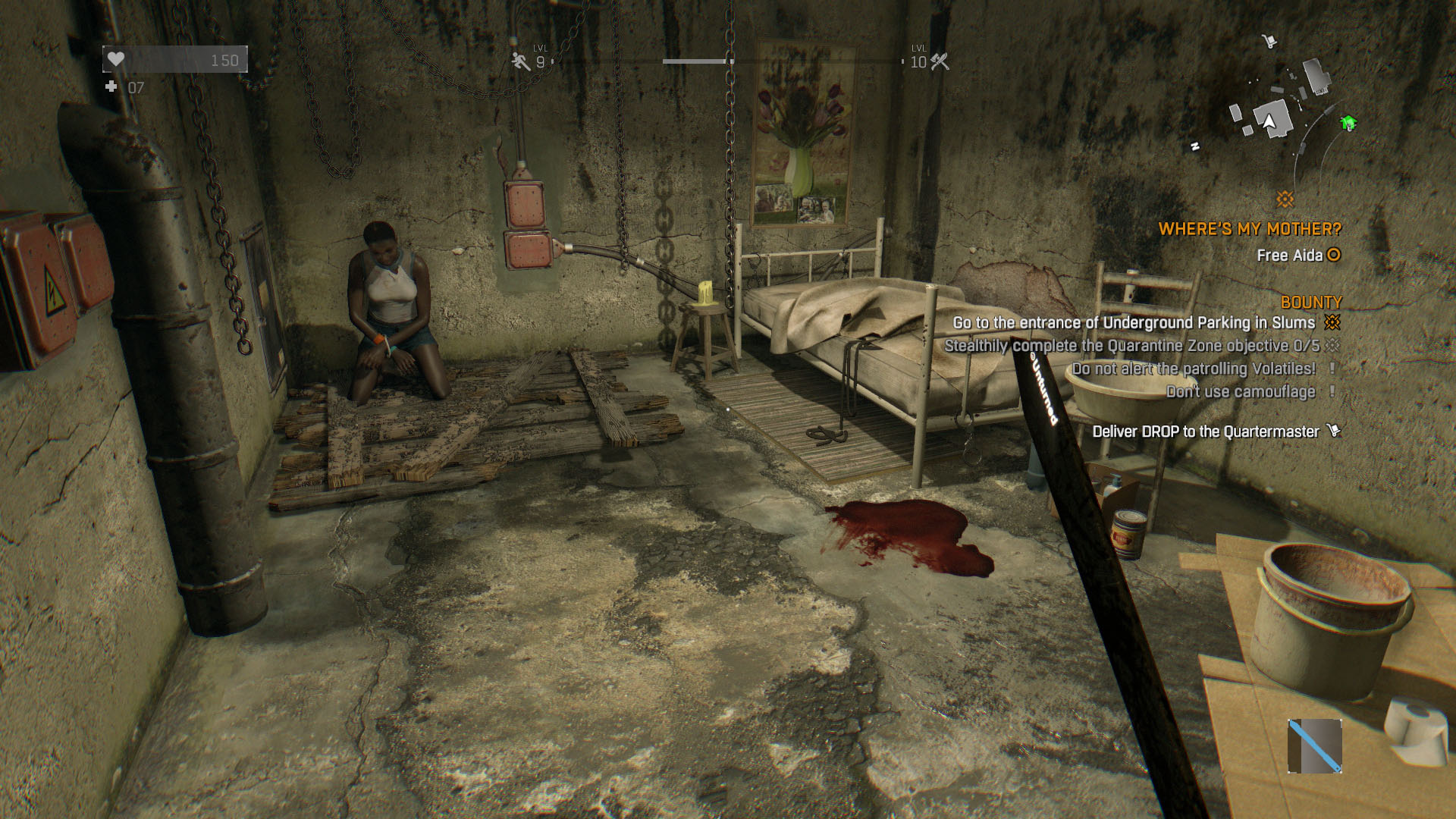Viewport: 1456px width, 819px height.
Task: Click the Power level 10 crossed-tools icon
Action: pos(940,61)
